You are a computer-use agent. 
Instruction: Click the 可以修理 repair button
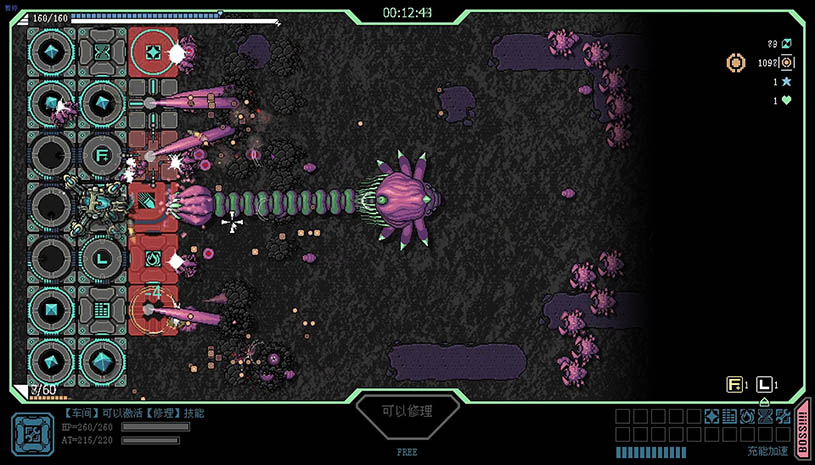coord(407,411)
